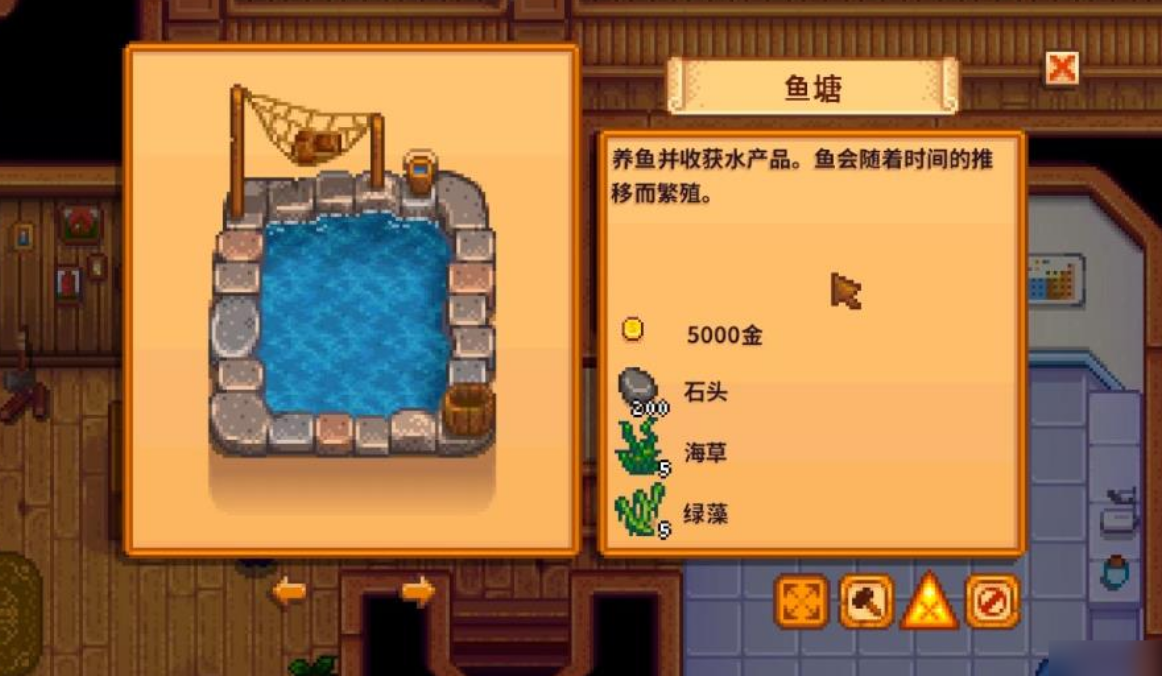Select the demolish building warning triangle

pos(929,602)
